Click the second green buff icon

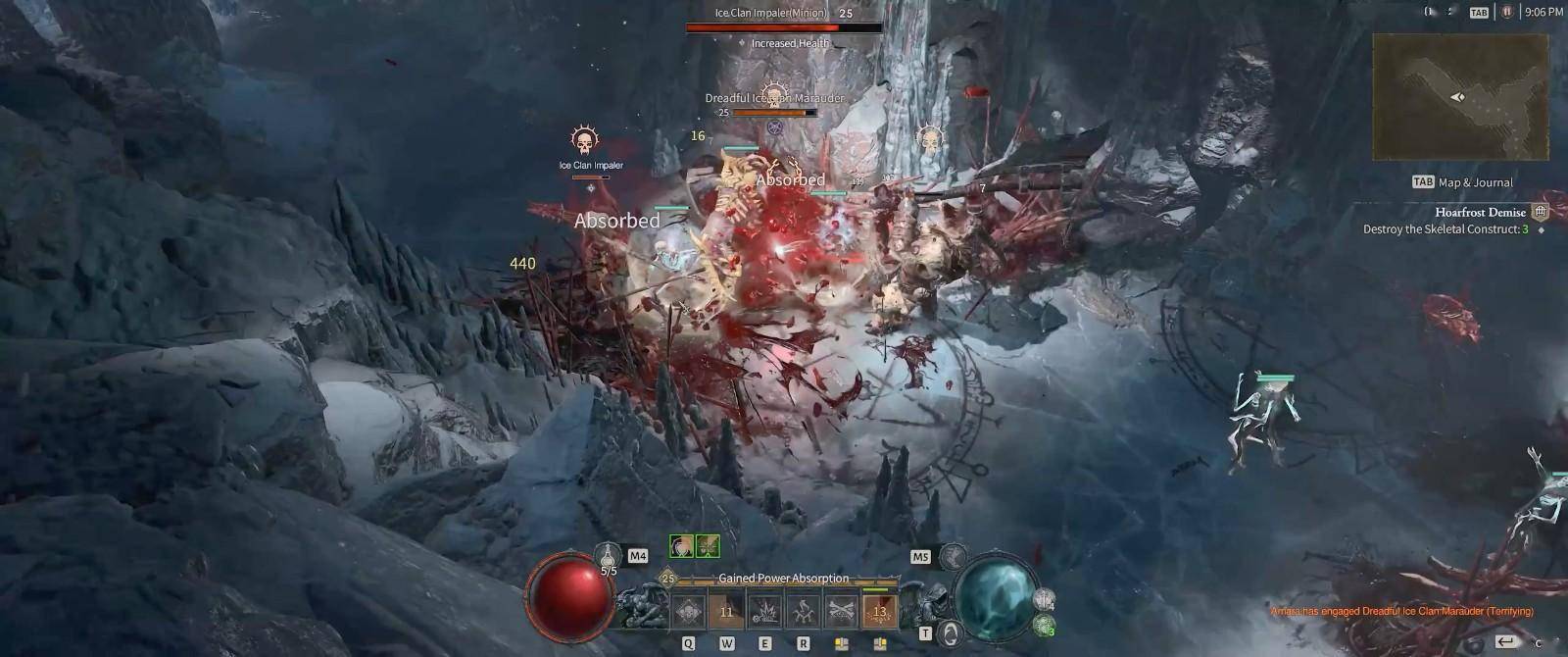(708, 546)
